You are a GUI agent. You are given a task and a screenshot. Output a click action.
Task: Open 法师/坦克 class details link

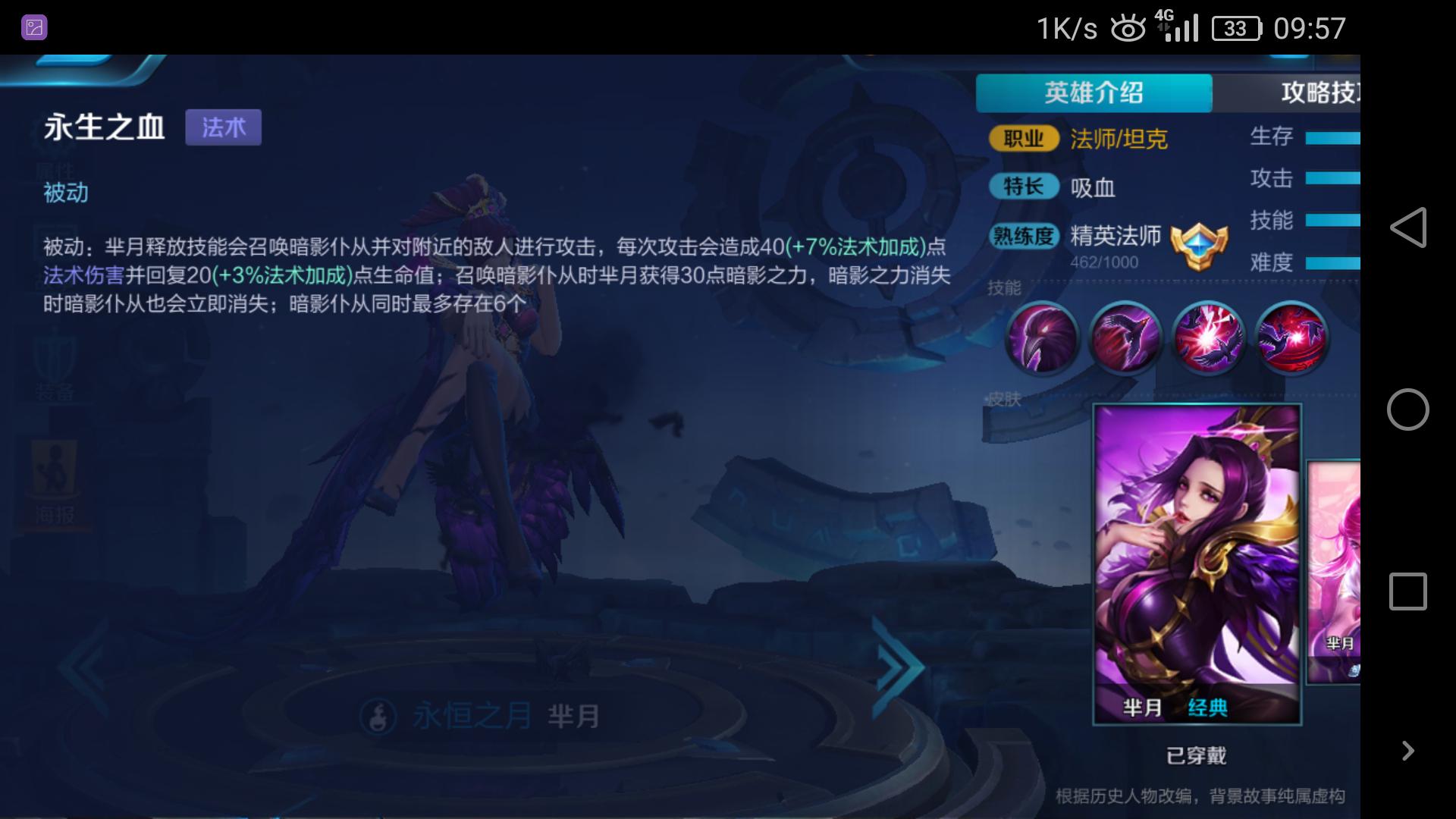[x=1118, y=139]
